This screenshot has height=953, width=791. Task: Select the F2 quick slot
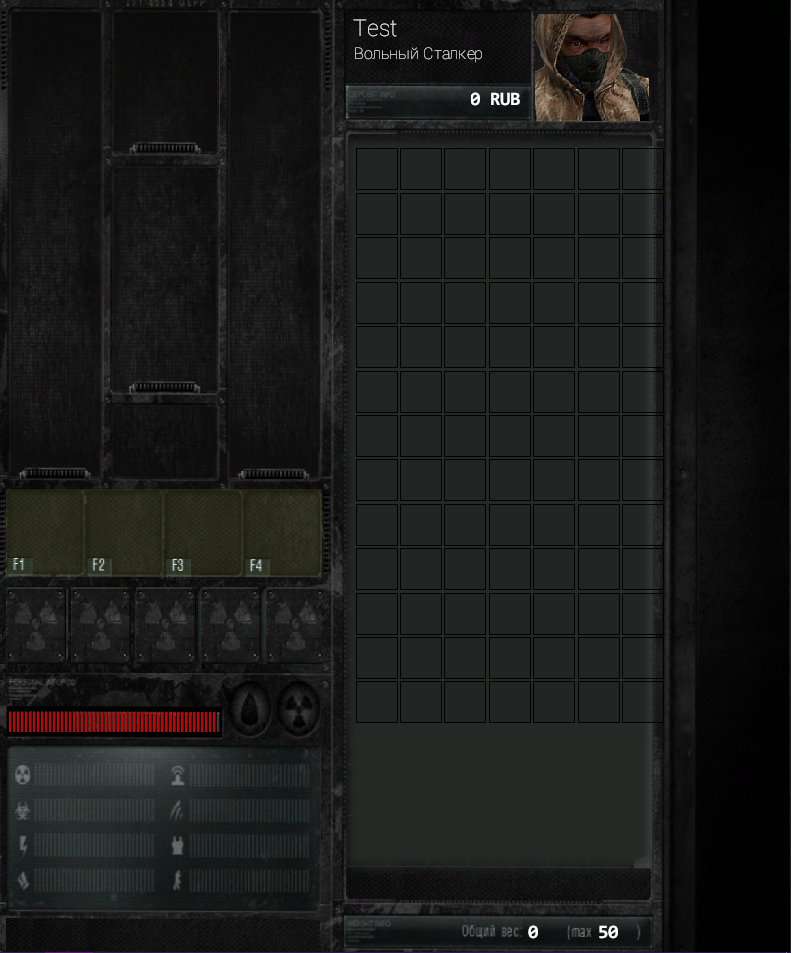coord(124,533)
